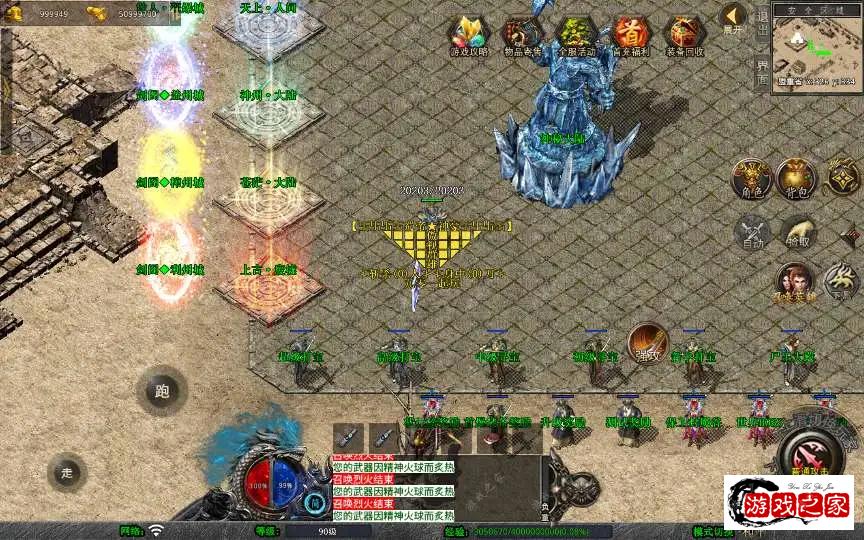Viewport: 864px width, 540px height.
Task: Tap the 跑 run button
Action: 162,391
